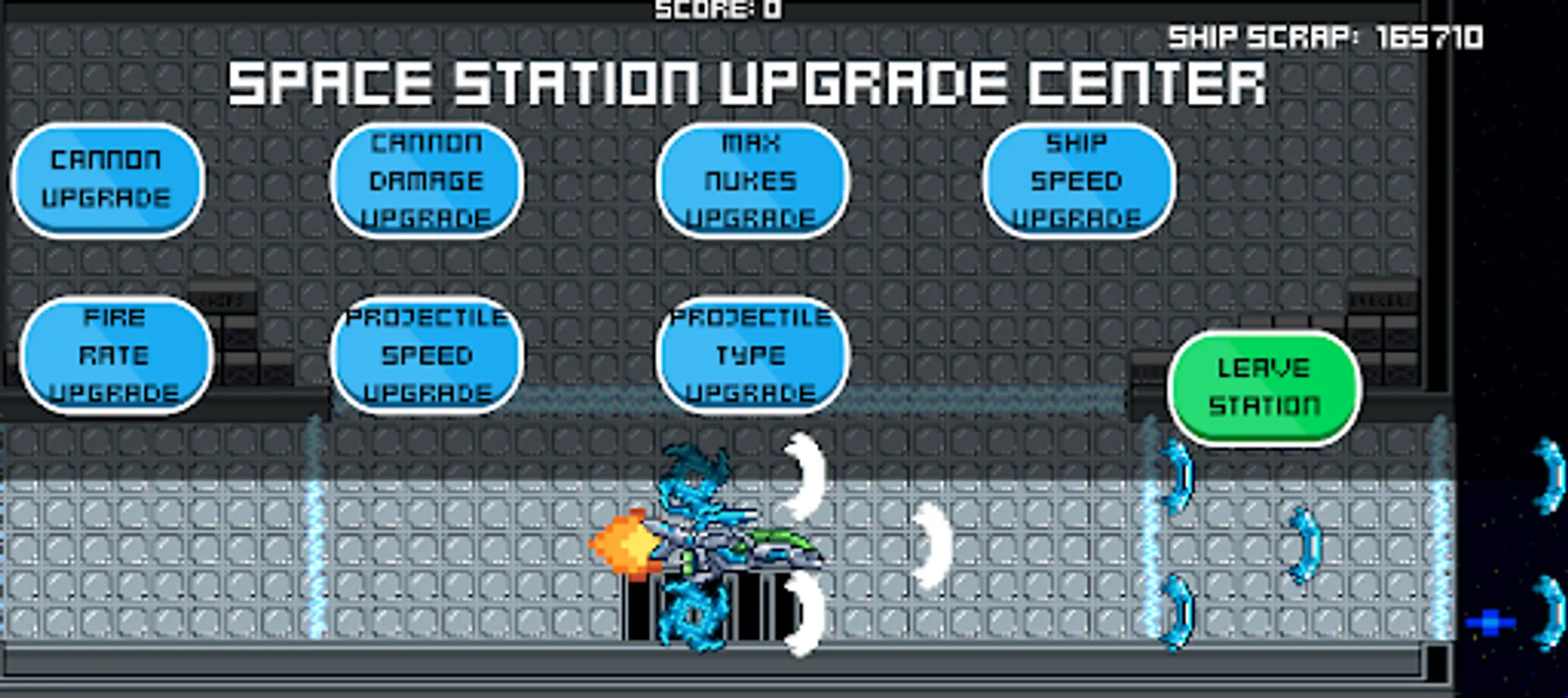
Task: Purchase the Cannon Damage Upgrade
Action: pyautogui.click(x=427, y=180)
